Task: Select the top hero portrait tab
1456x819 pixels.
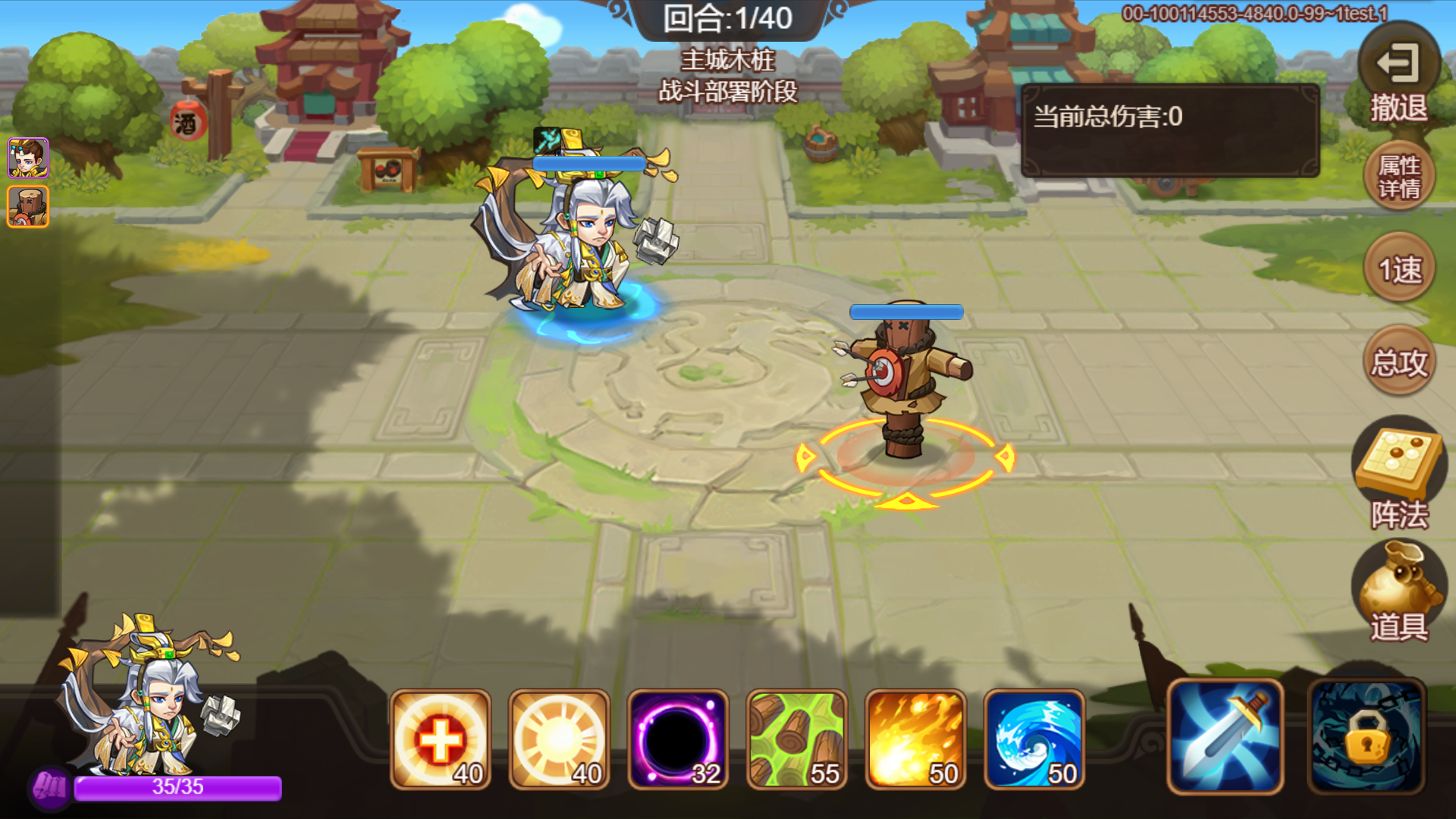Action: tap(27, 157)
